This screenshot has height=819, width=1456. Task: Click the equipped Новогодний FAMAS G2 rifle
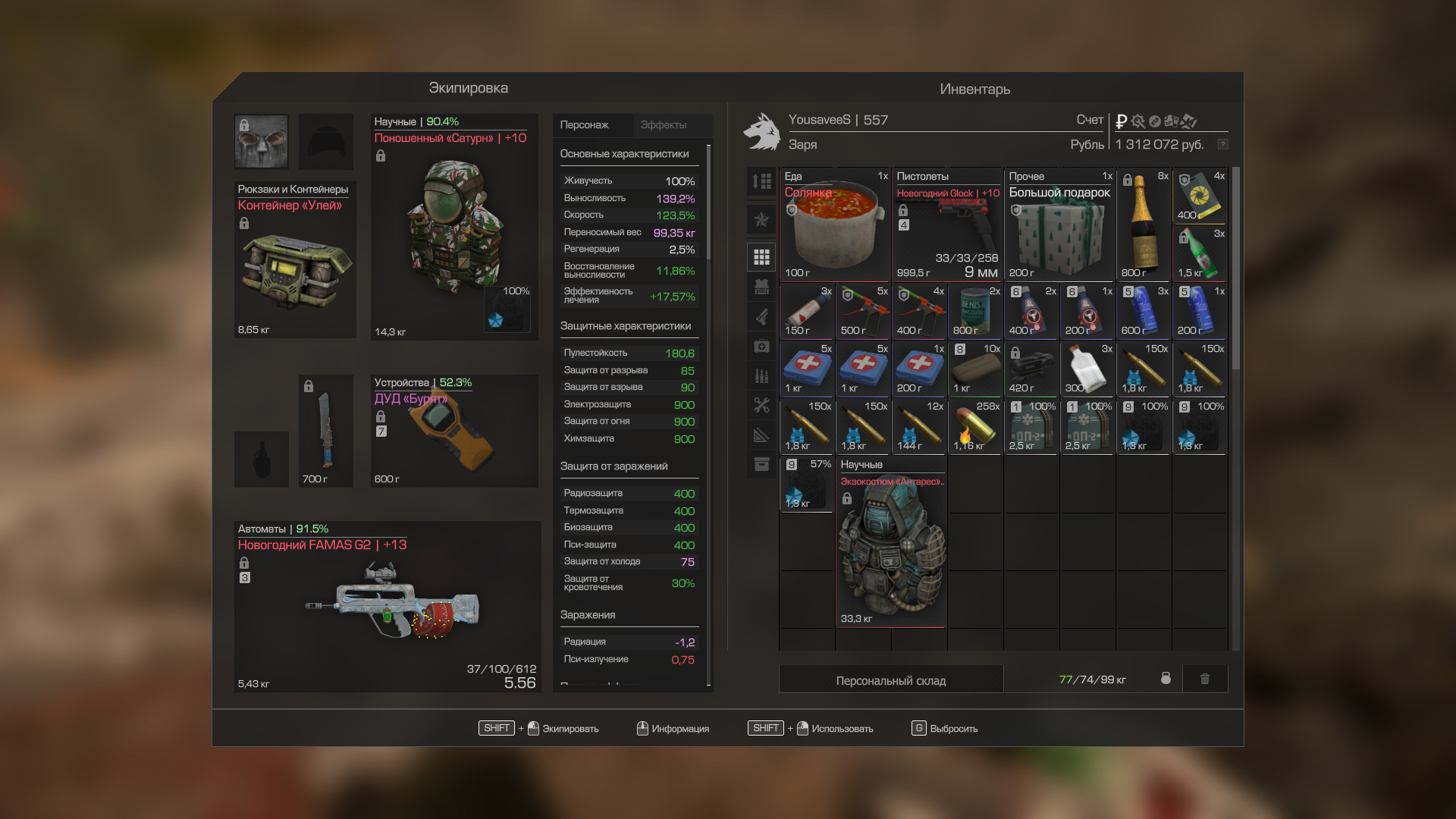pos(387,607)
